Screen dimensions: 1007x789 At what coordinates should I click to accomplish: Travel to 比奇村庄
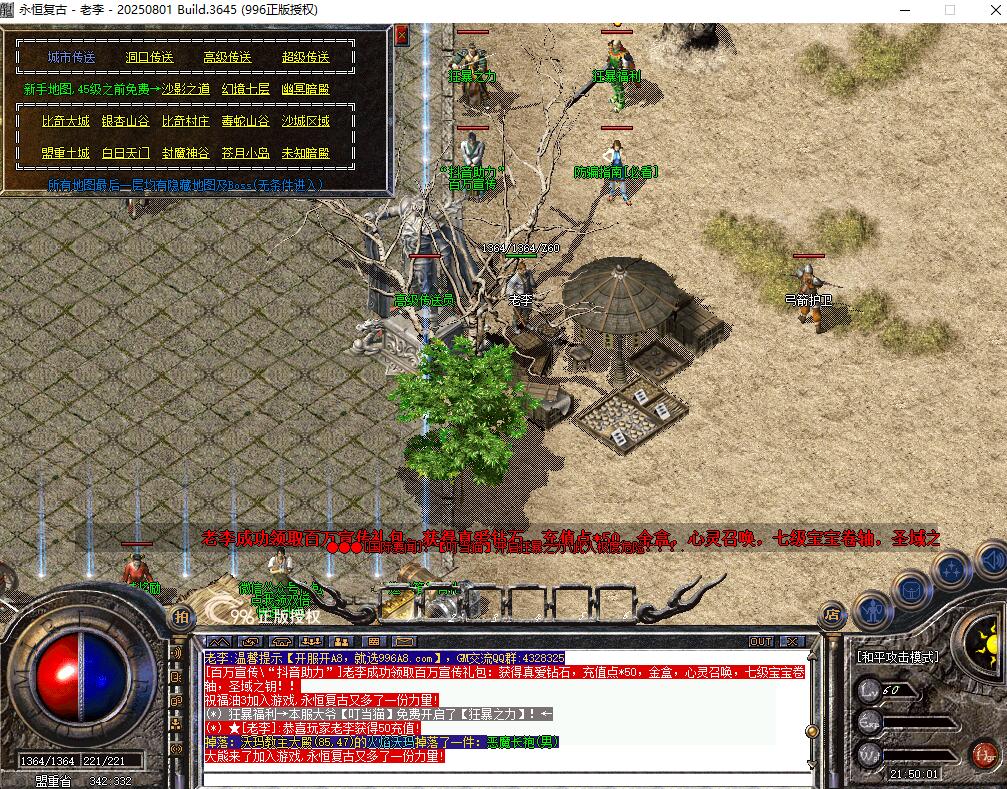[x=186, y=121]
